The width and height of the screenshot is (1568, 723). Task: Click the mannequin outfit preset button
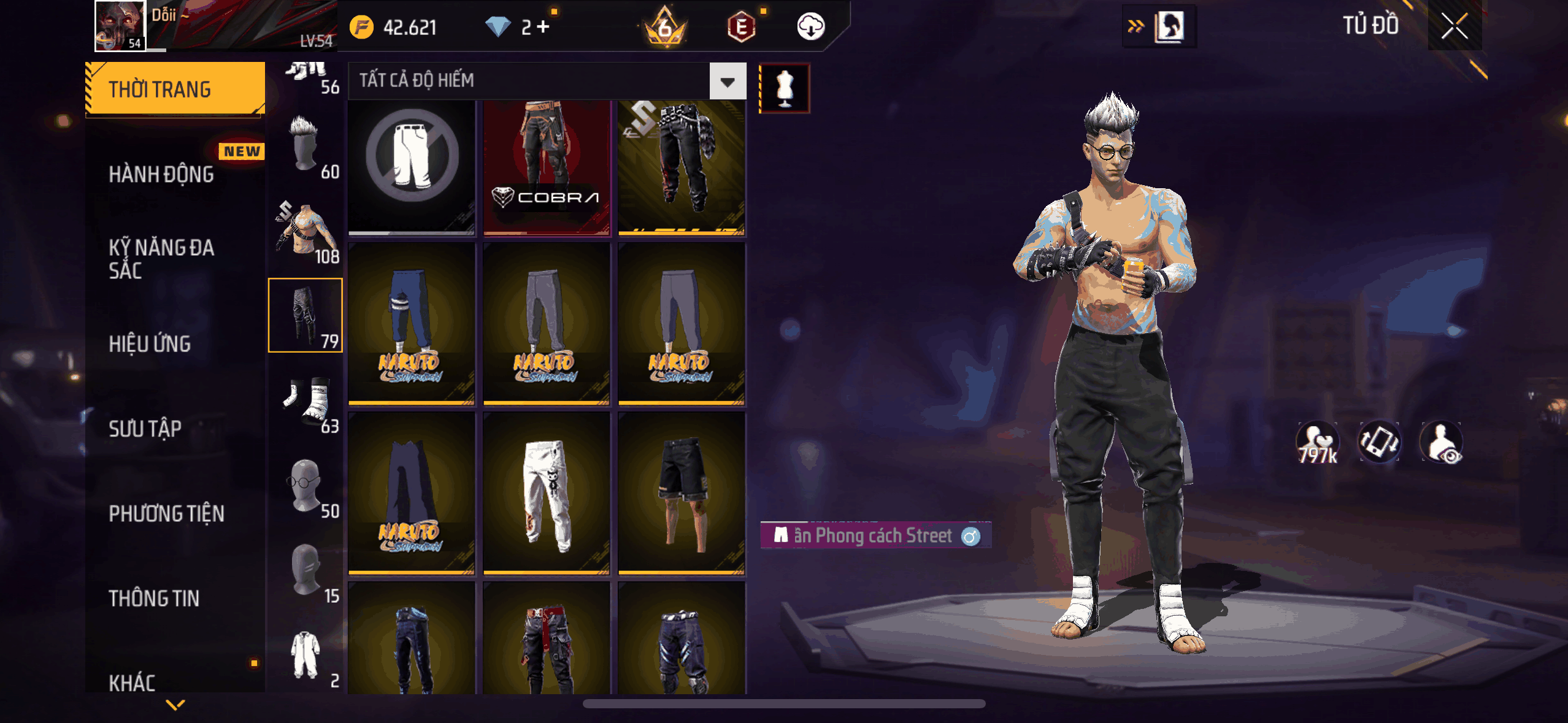[x=785, y=88]
